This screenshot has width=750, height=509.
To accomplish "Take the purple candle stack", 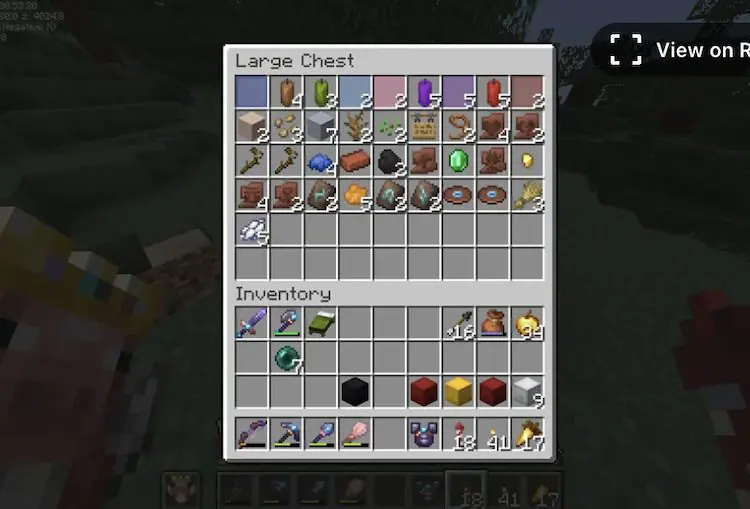I will (423, 93).
